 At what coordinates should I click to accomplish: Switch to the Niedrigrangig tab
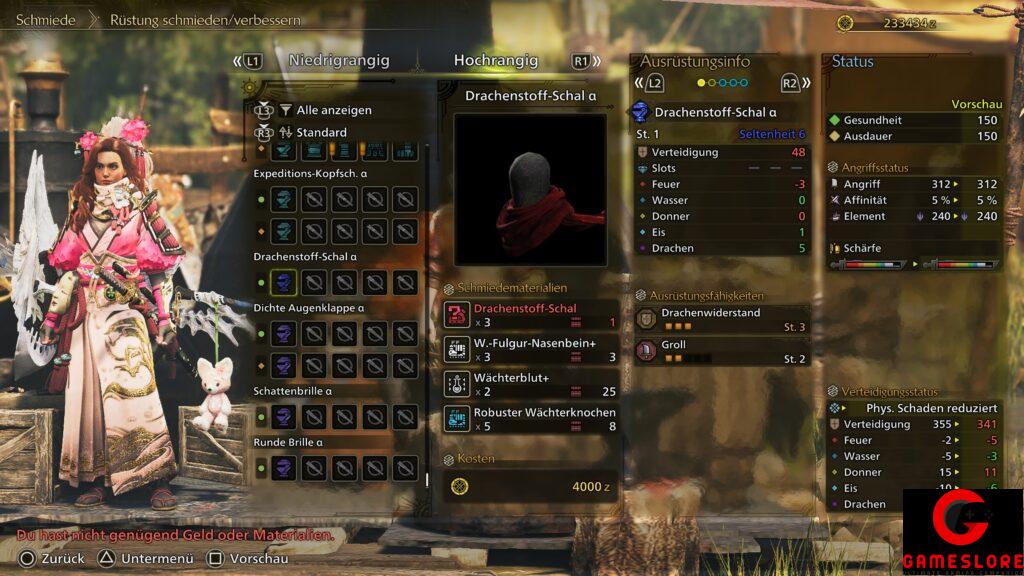coord(338,61)
